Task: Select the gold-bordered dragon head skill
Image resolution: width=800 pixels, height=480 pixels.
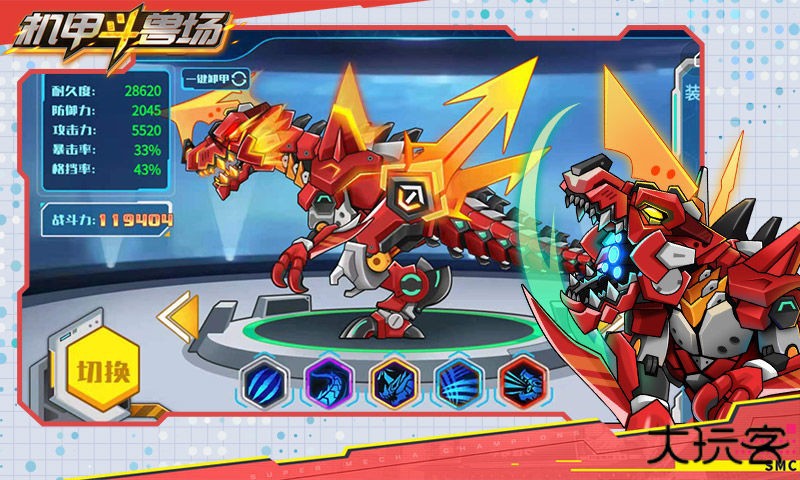Action: [394, 382]
